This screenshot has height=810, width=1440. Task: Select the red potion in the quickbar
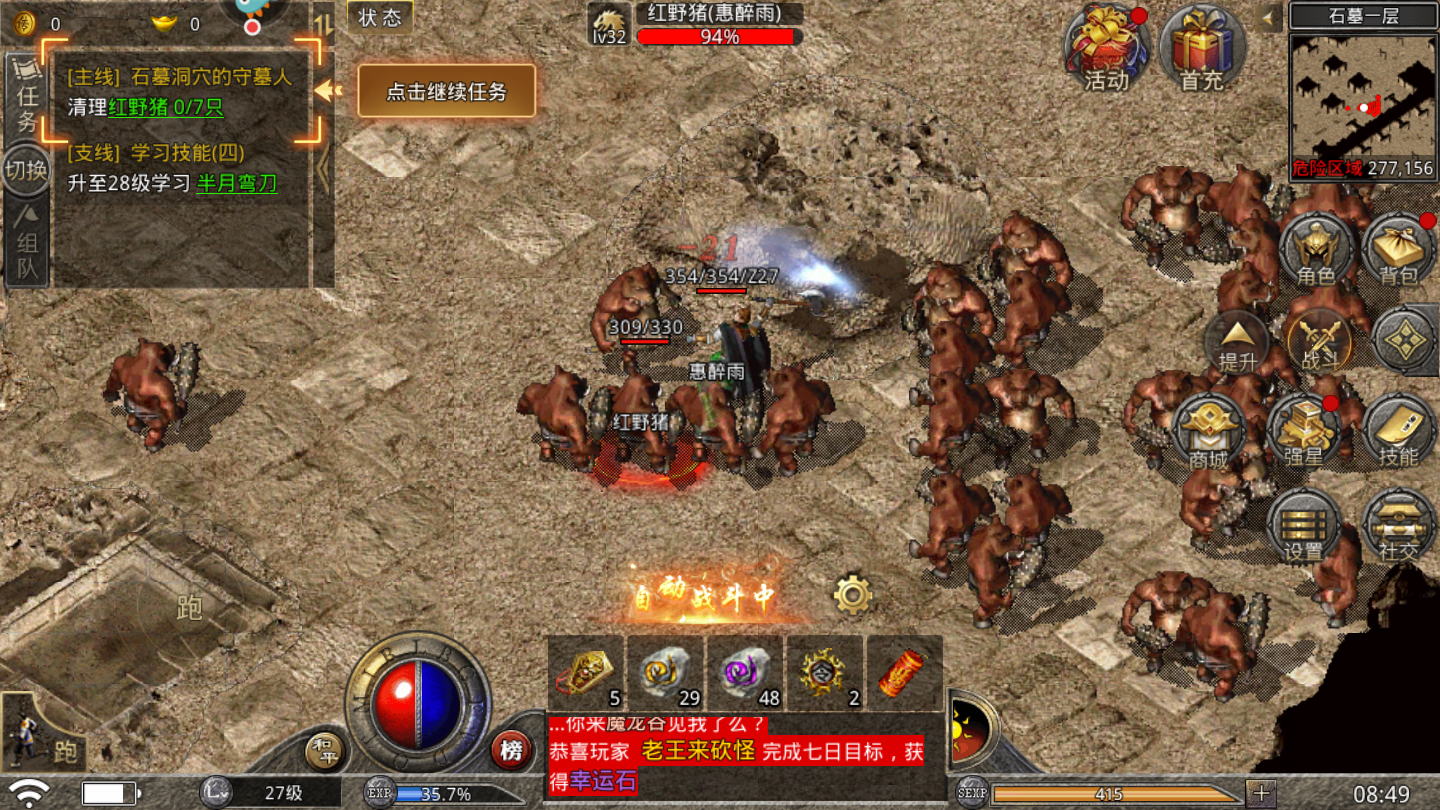pyautogui.click(x=902, y=676)
